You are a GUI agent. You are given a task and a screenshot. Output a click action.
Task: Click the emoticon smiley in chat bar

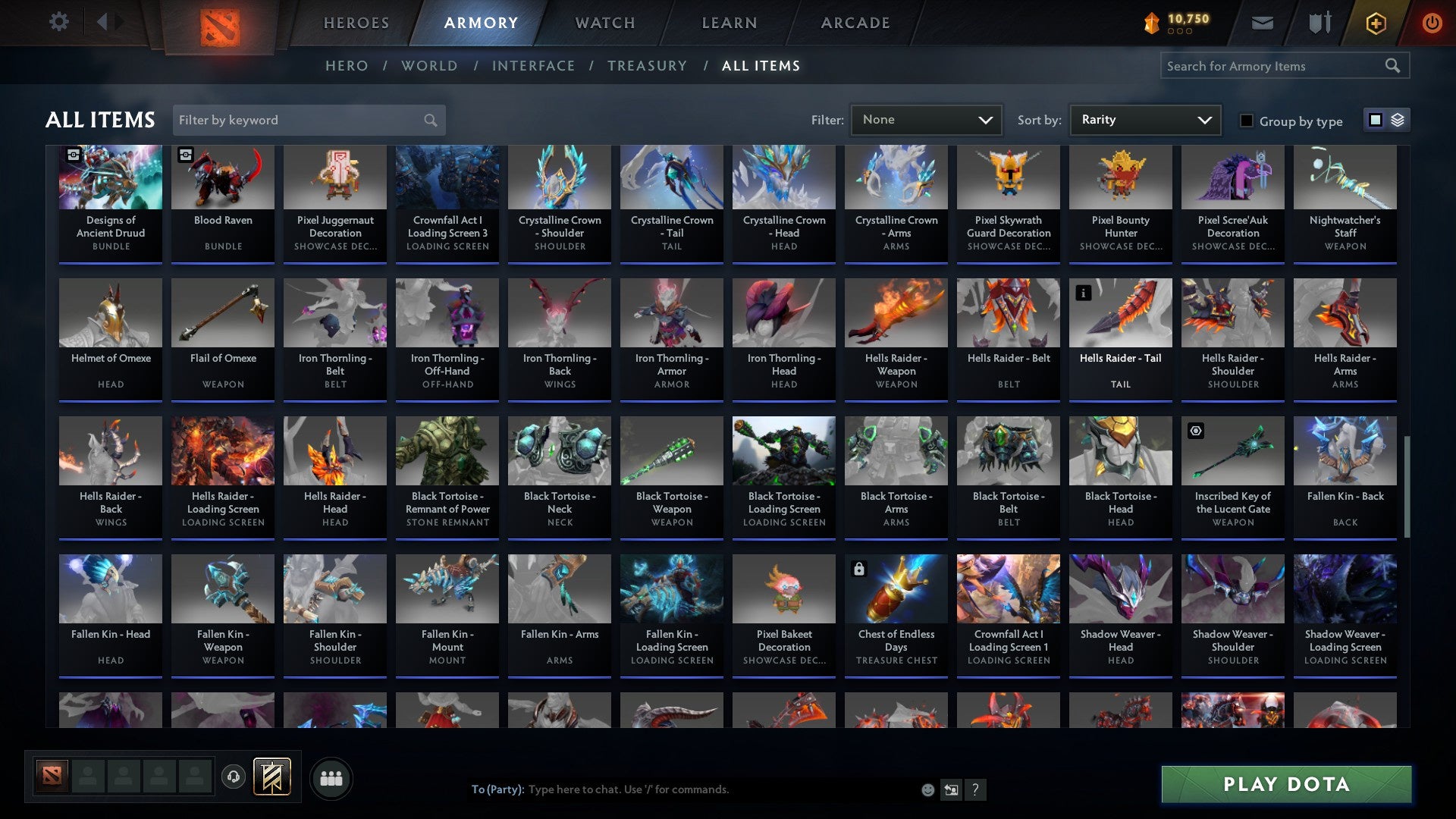[928, 789]
